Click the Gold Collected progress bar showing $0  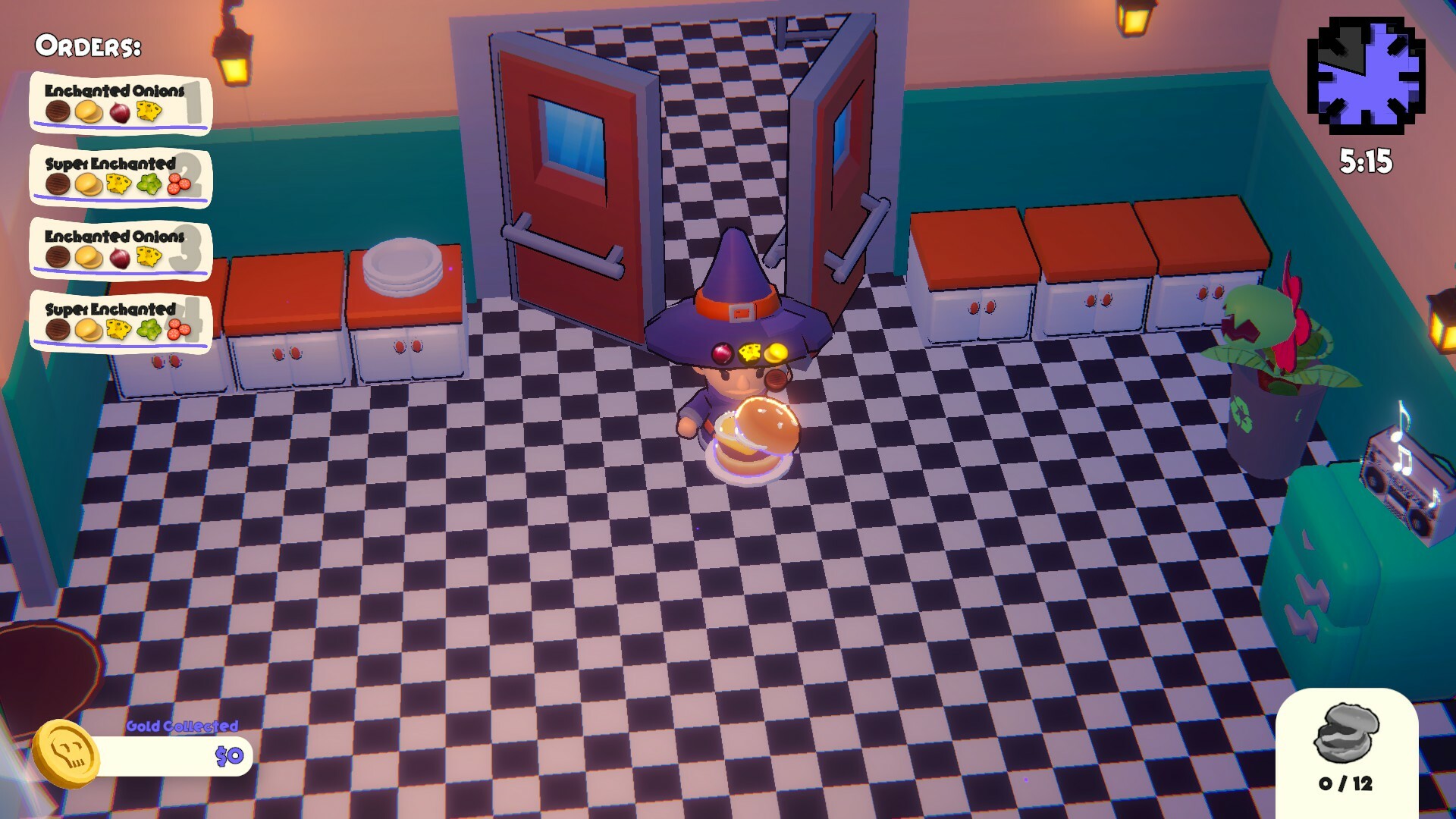point(174,757)
